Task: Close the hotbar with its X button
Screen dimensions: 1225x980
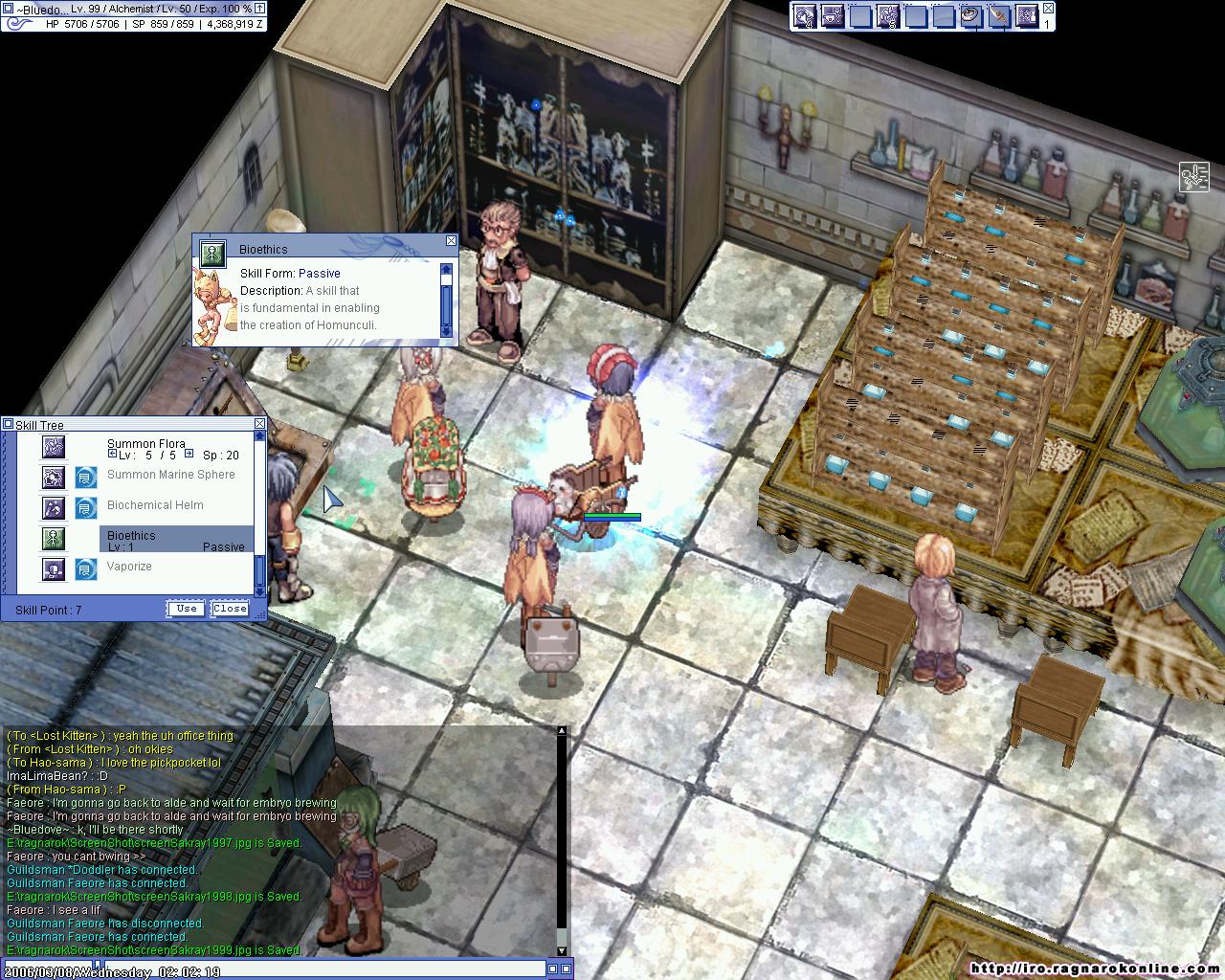Action: click(1049, 9)
